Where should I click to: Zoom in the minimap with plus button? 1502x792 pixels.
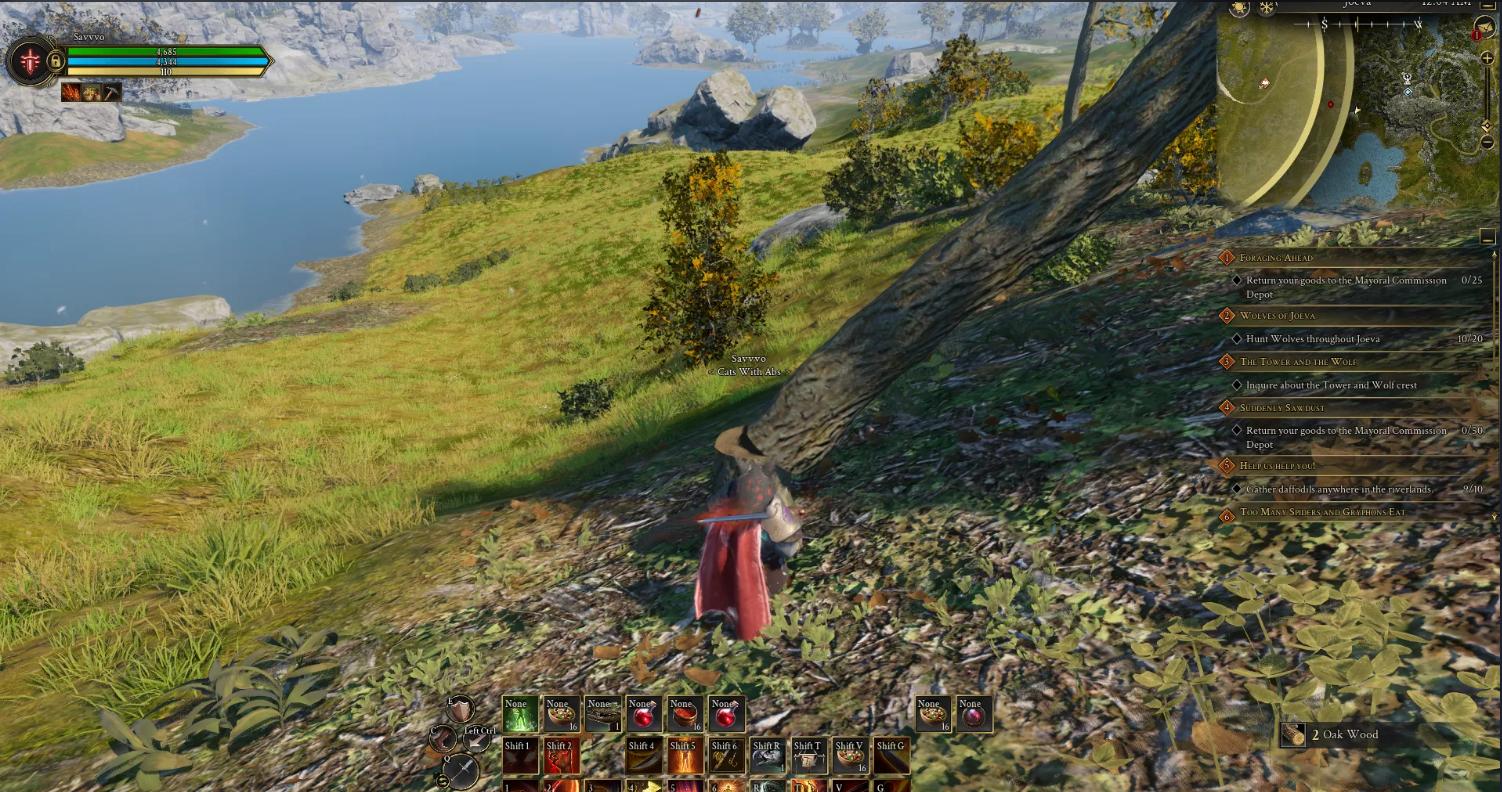pos(1488,59)
